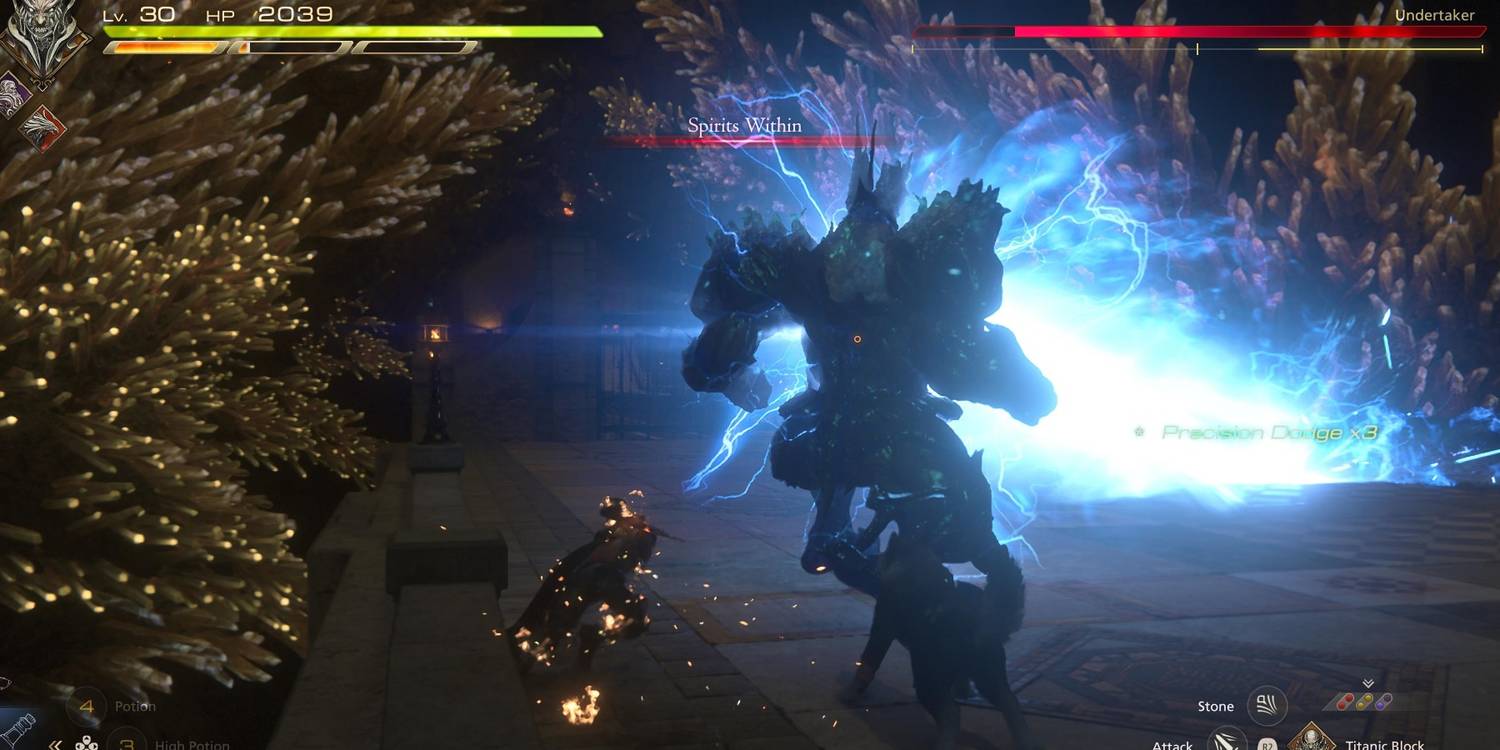The image size is (1500, 750).
Task: Toggle the purple ability cooldown orb
Action: [x=1384, y=700]
